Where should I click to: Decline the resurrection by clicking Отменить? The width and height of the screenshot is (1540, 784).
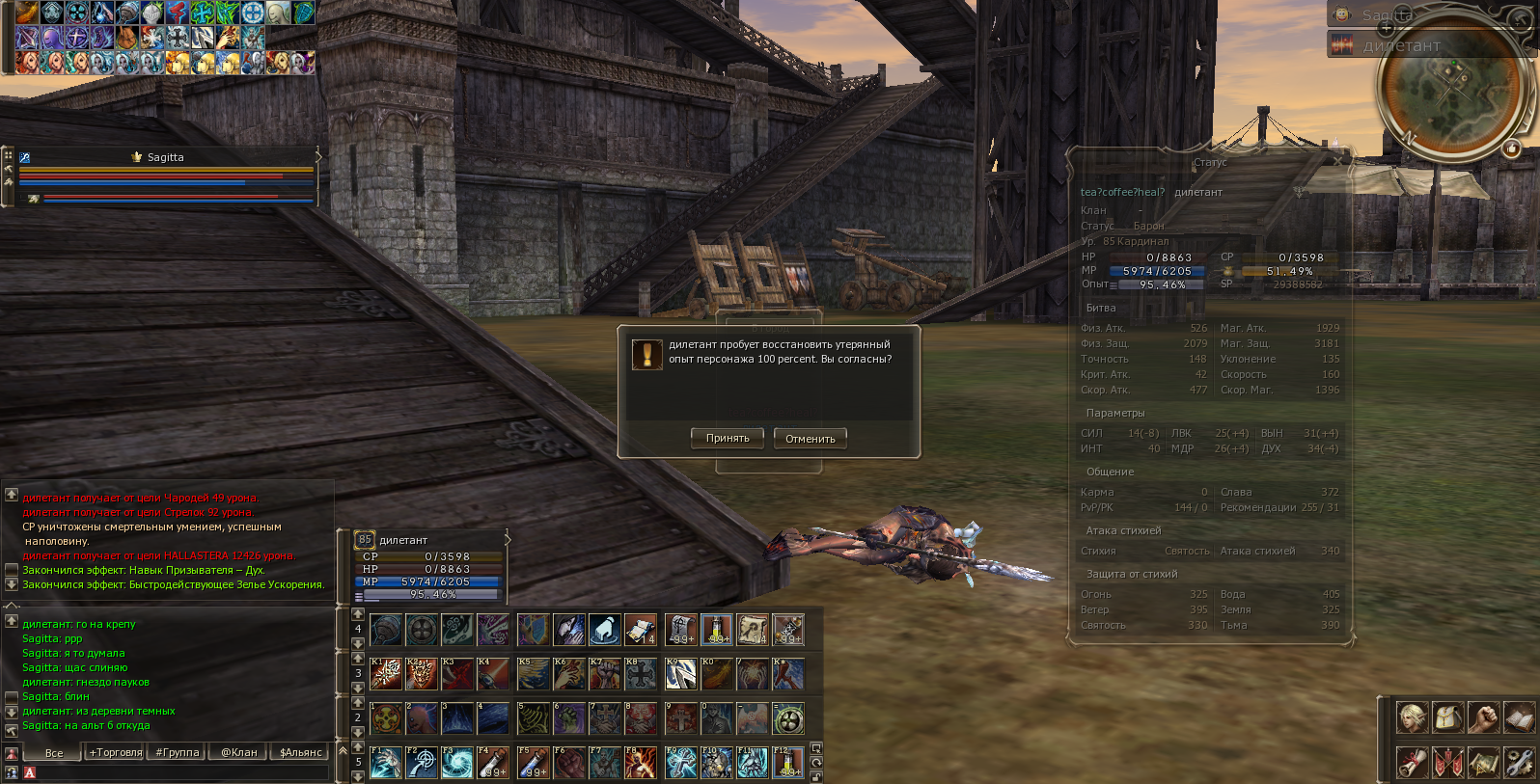(811, 439)
